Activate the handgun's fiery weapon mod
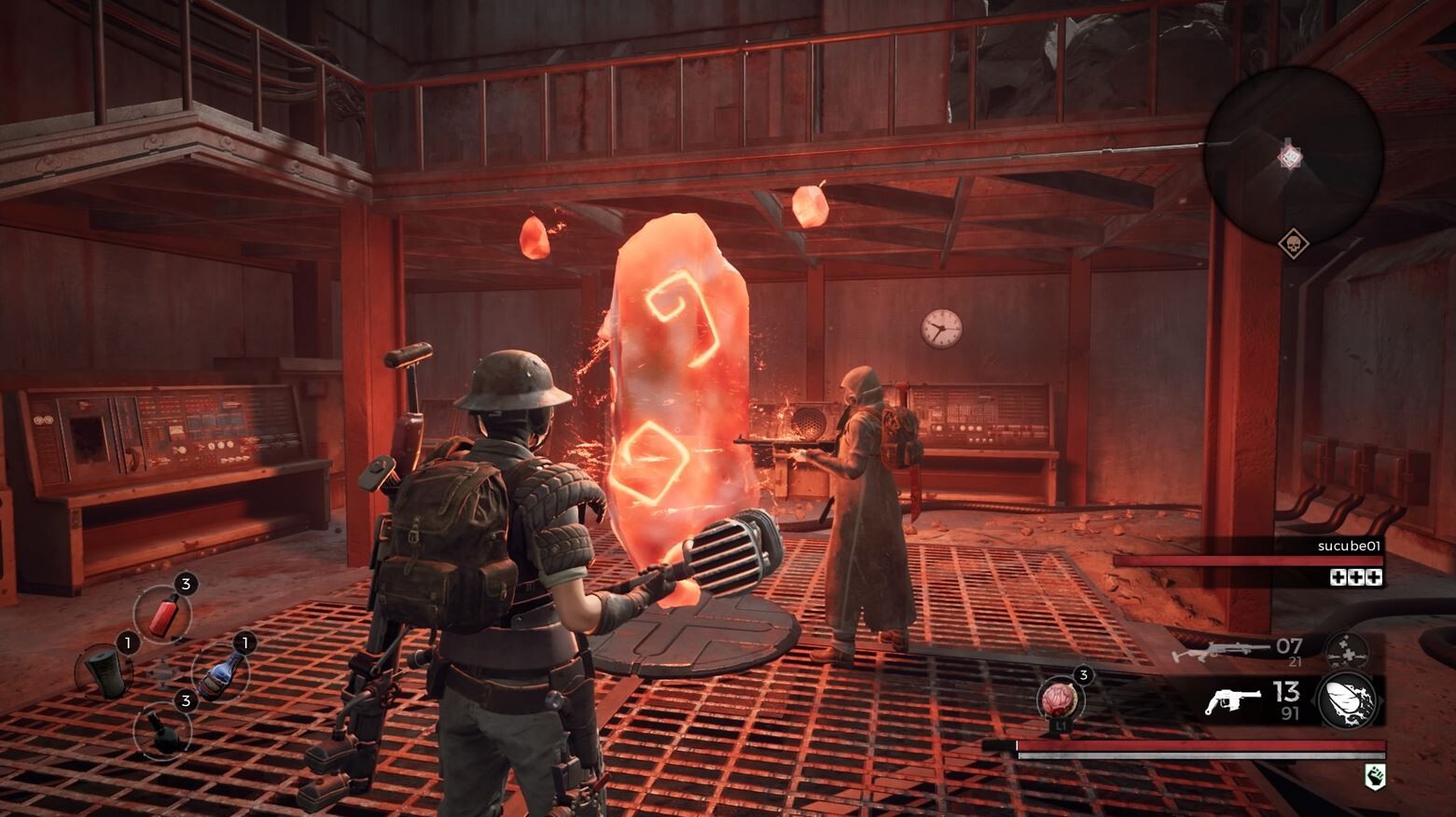Image resolution: width=1456 pixels, height=817 pixels. (x=1349, y=699)
